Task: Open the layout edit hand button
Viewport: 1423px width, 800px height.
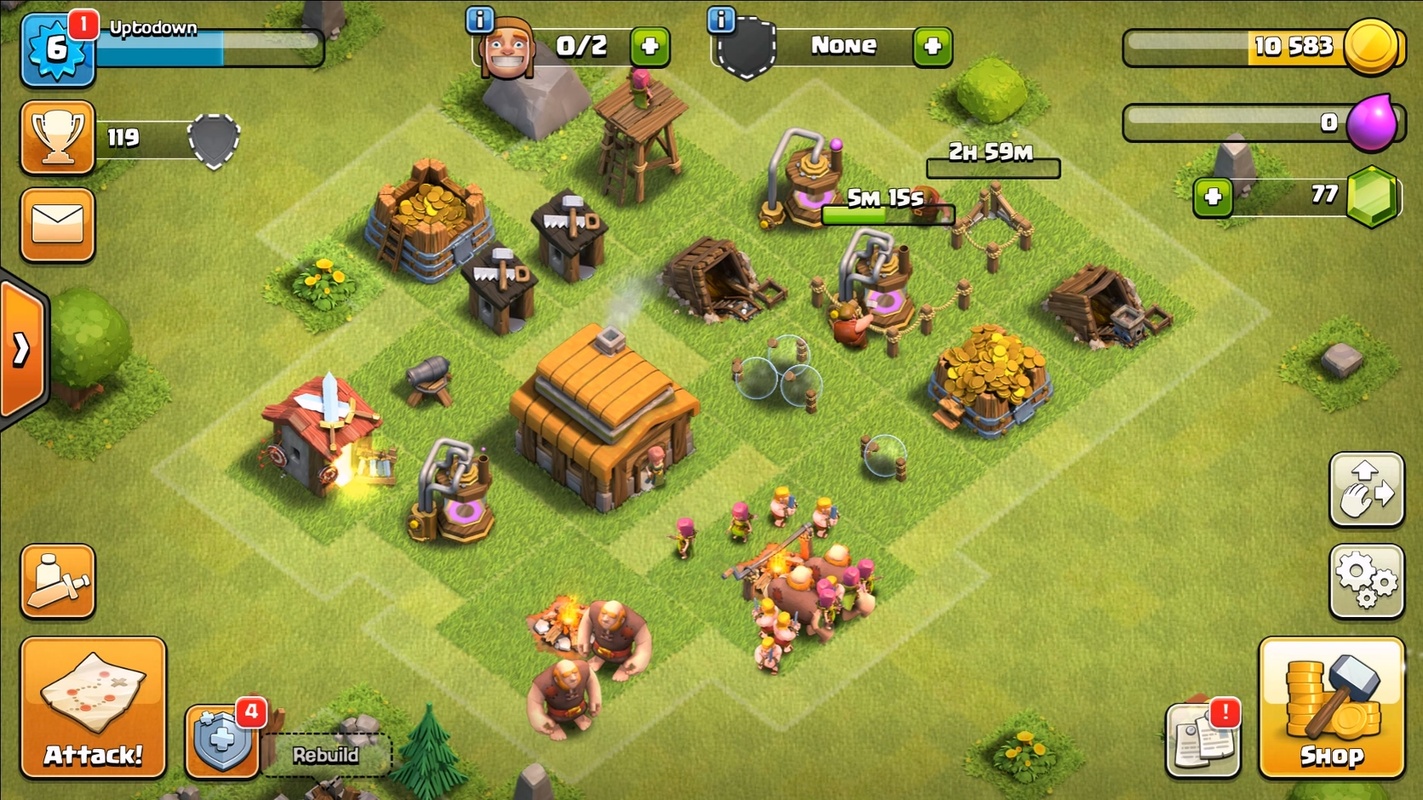Action: pyautogui.click(x=1366, y=489)
